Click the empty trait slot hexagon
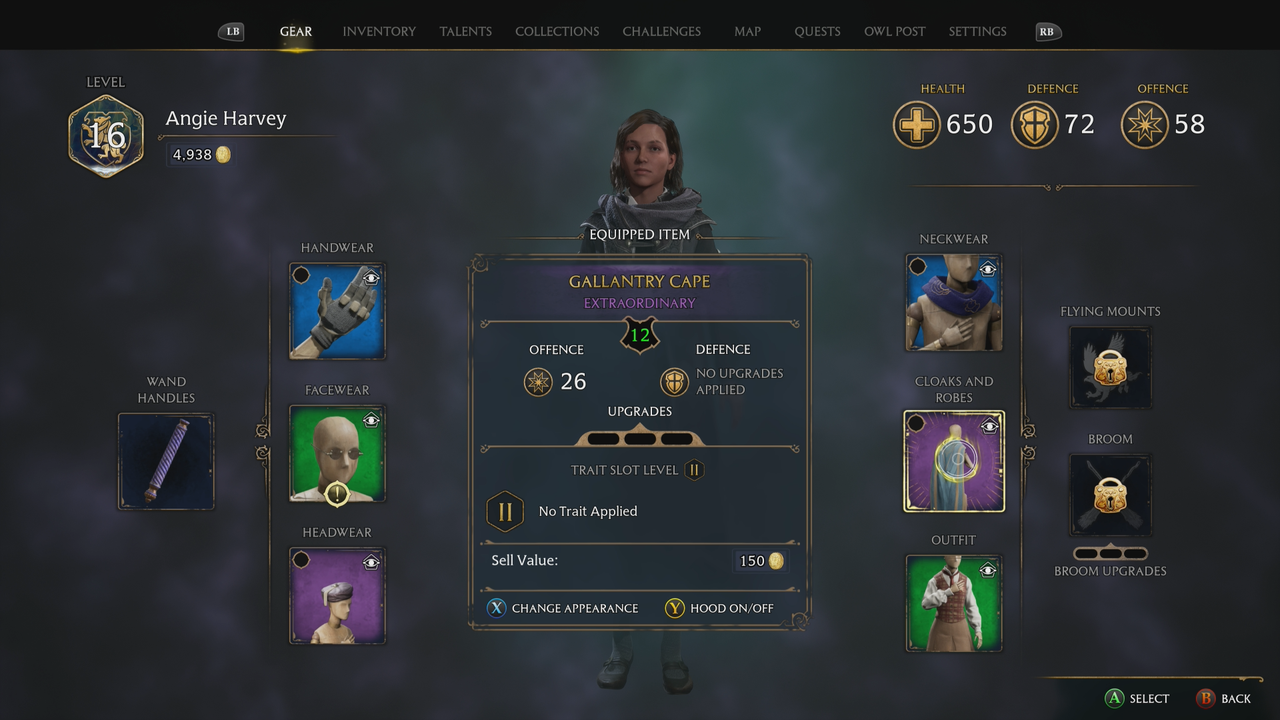 [x=505, y=511]
